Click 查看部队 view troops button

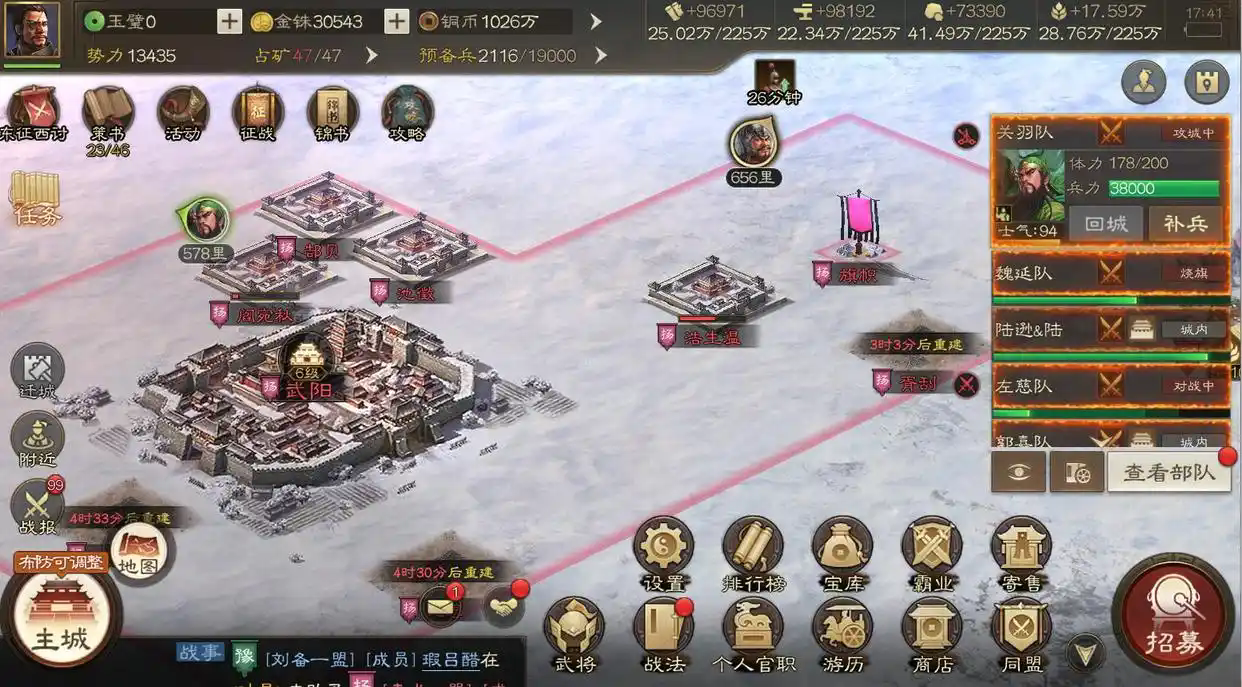tap(1169, 472)
